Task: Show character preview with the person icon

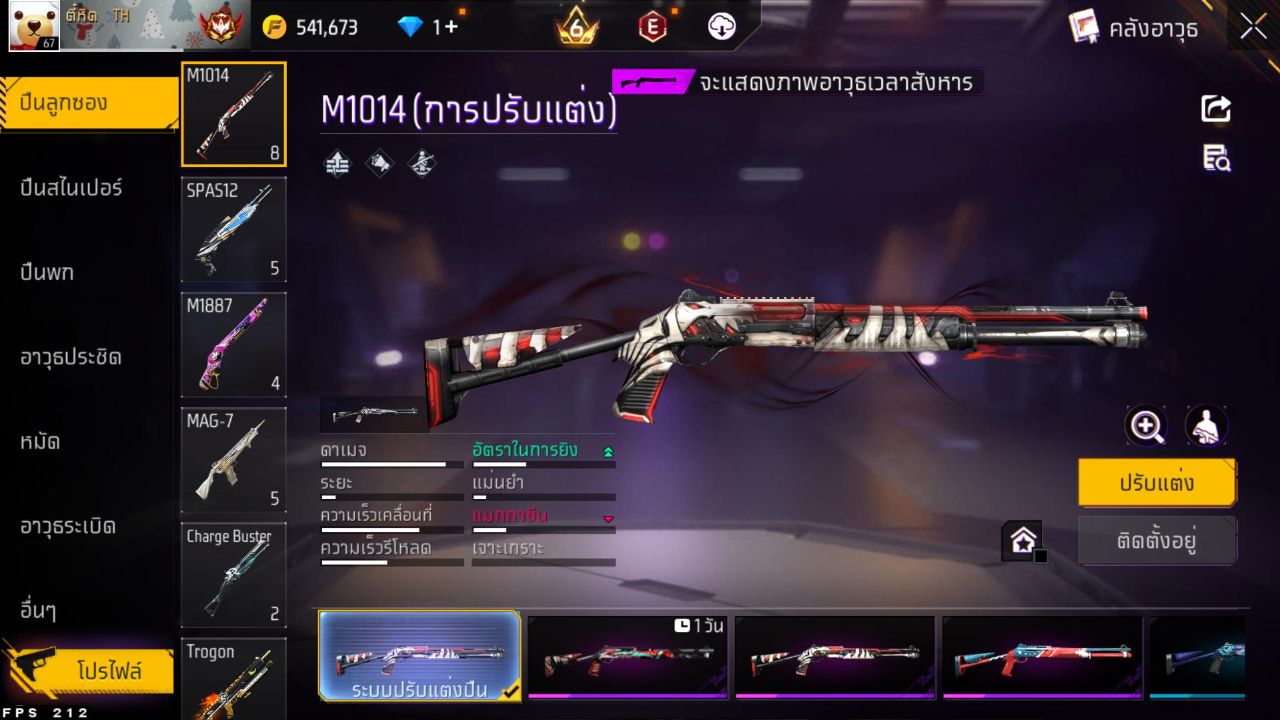Action: (x=1207, y=426)
